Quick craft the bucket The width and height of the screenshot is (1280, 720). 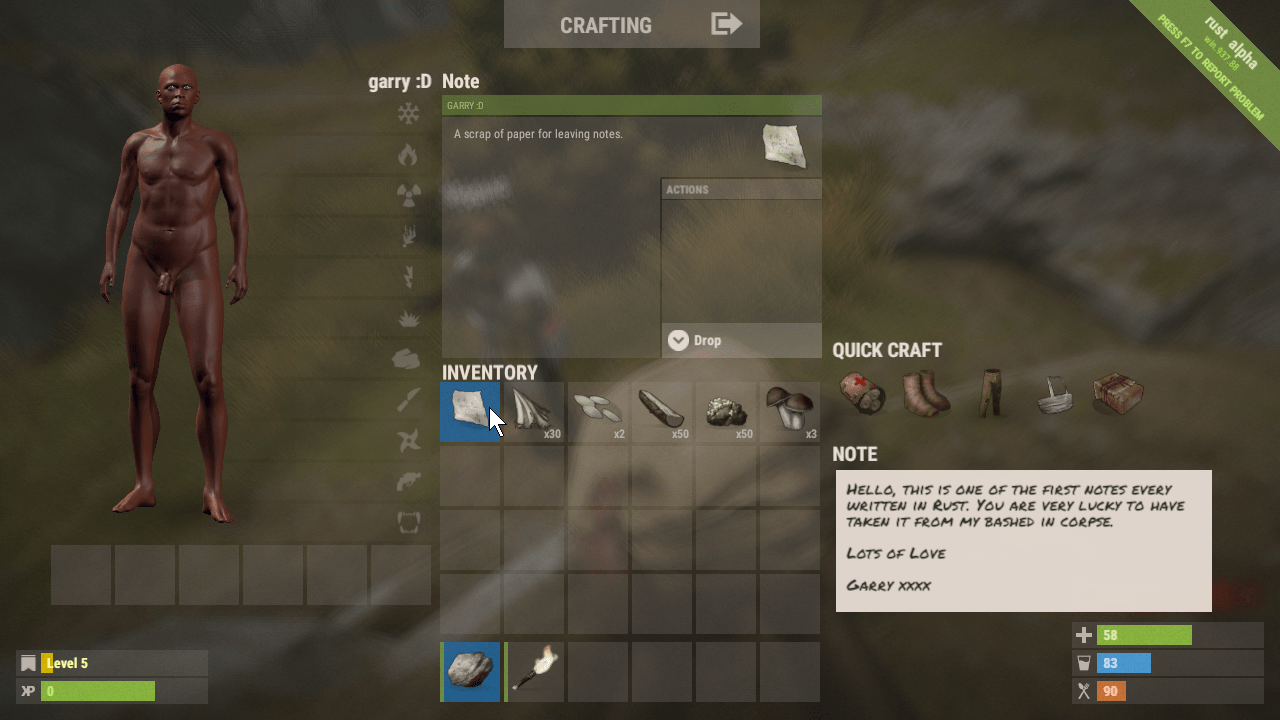coord(1054,394)
